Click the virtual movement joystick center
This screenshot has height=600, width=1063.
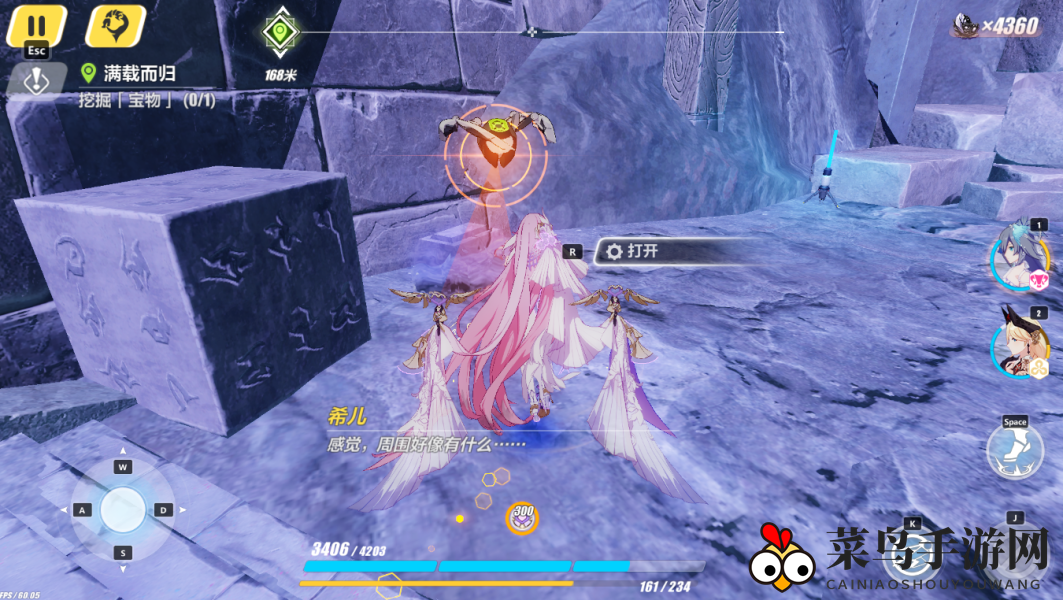tap(122, 510)
